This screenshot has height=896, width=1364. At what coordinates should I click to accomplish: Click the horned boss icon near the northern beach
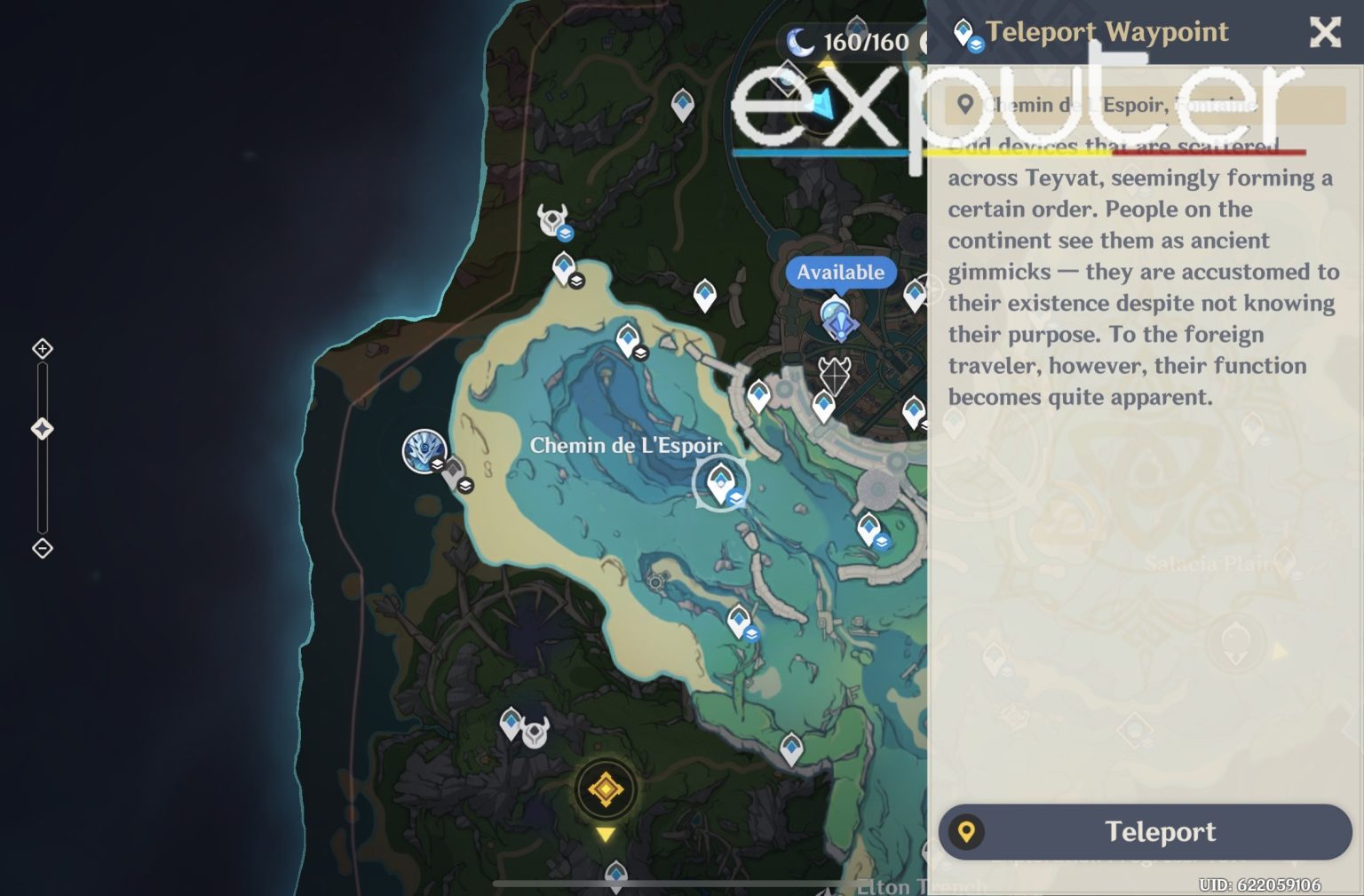(x=552, y=216)
